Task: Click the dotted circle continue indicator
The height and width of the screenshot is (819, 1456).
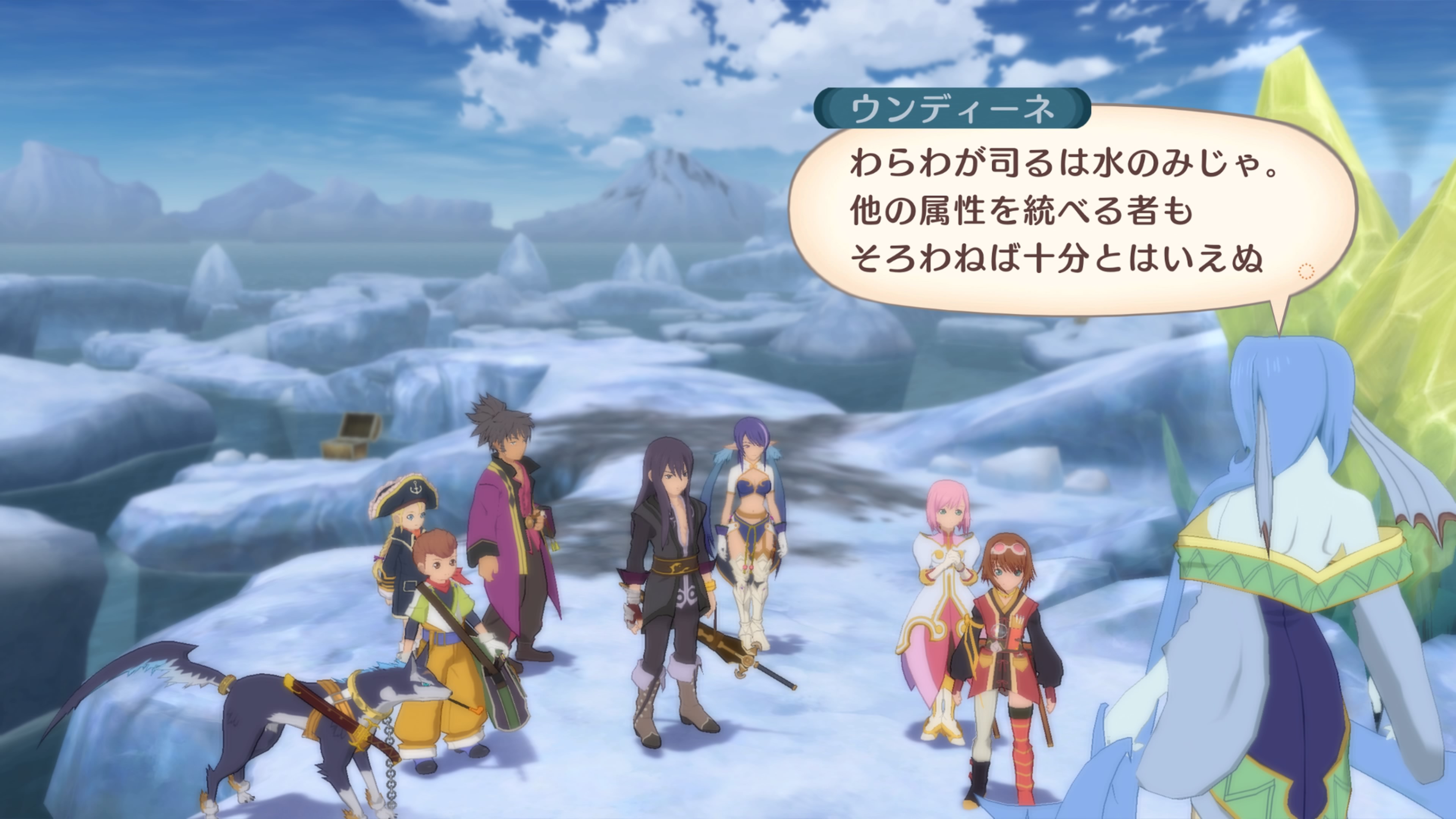Action: coord(1306,273)
